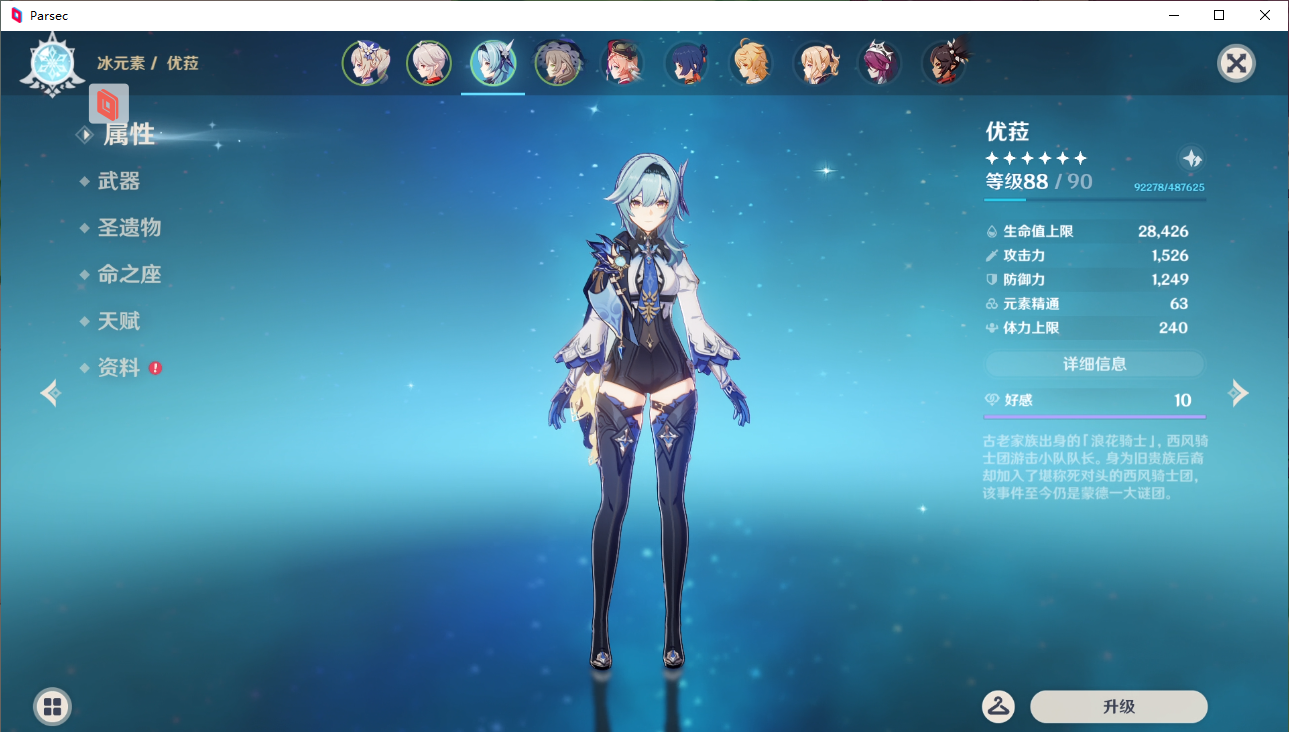Select the 圣遗物 (Artifacts) menu entry

coord(129,228)
